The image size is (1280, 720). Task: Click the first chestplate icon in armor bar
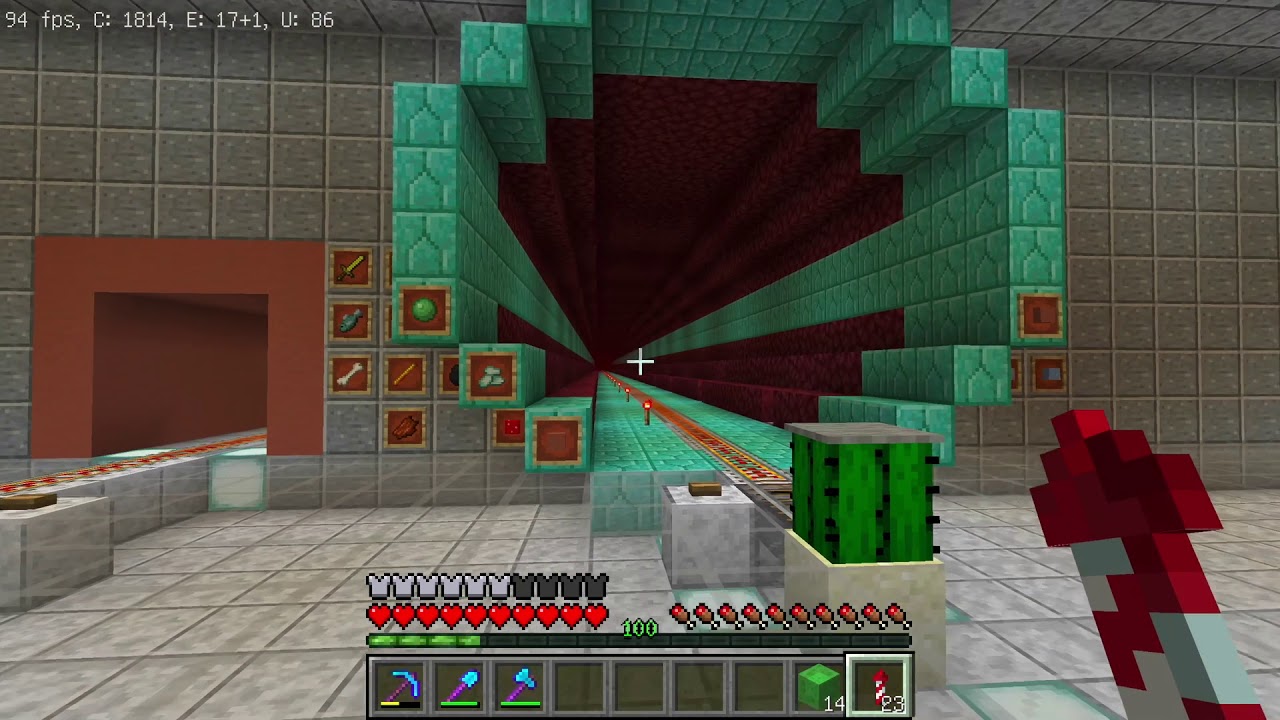pos(376,585)
